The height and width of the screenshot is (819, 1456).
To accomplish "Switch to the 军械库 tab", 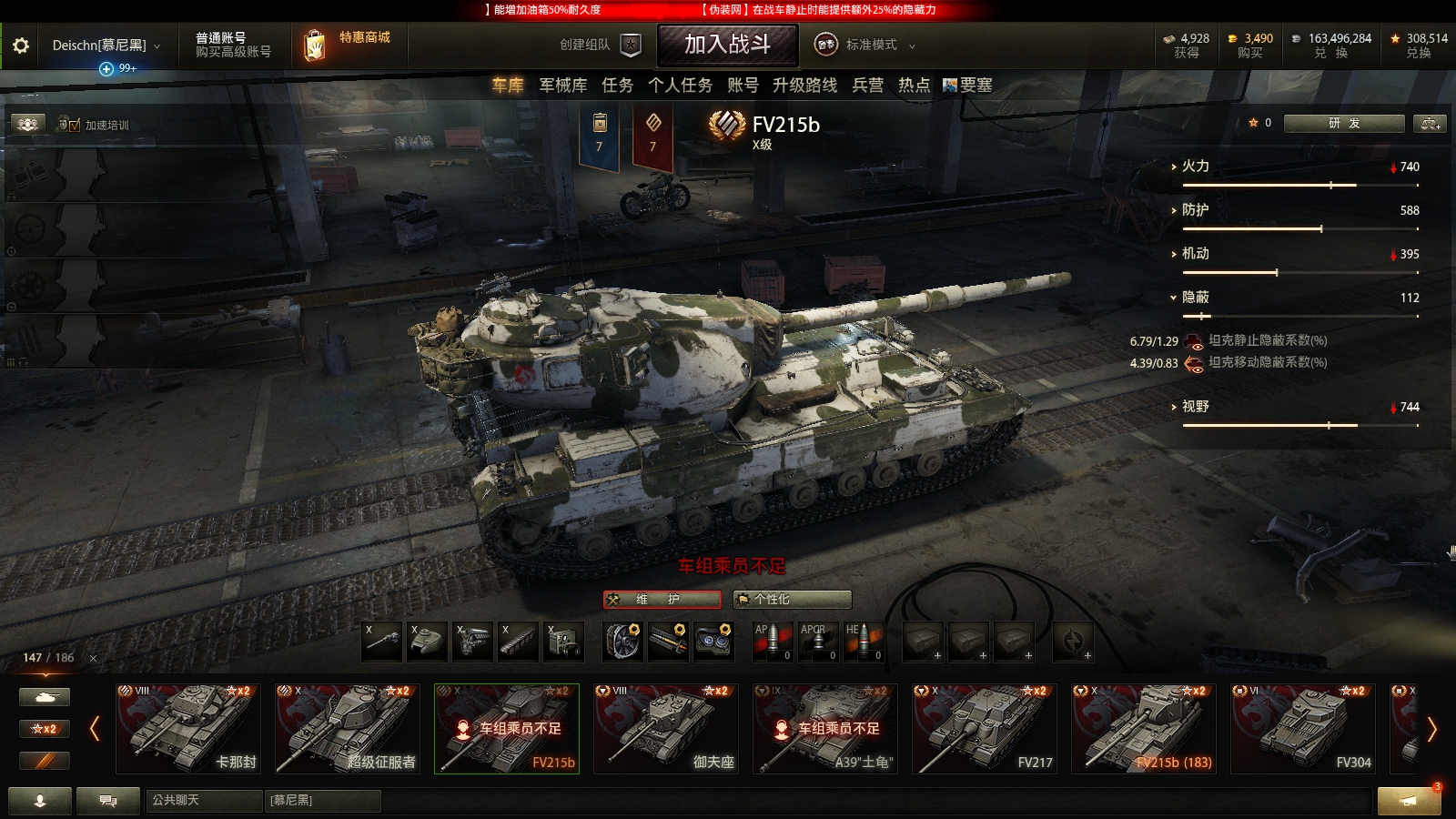I will (562, 86).
